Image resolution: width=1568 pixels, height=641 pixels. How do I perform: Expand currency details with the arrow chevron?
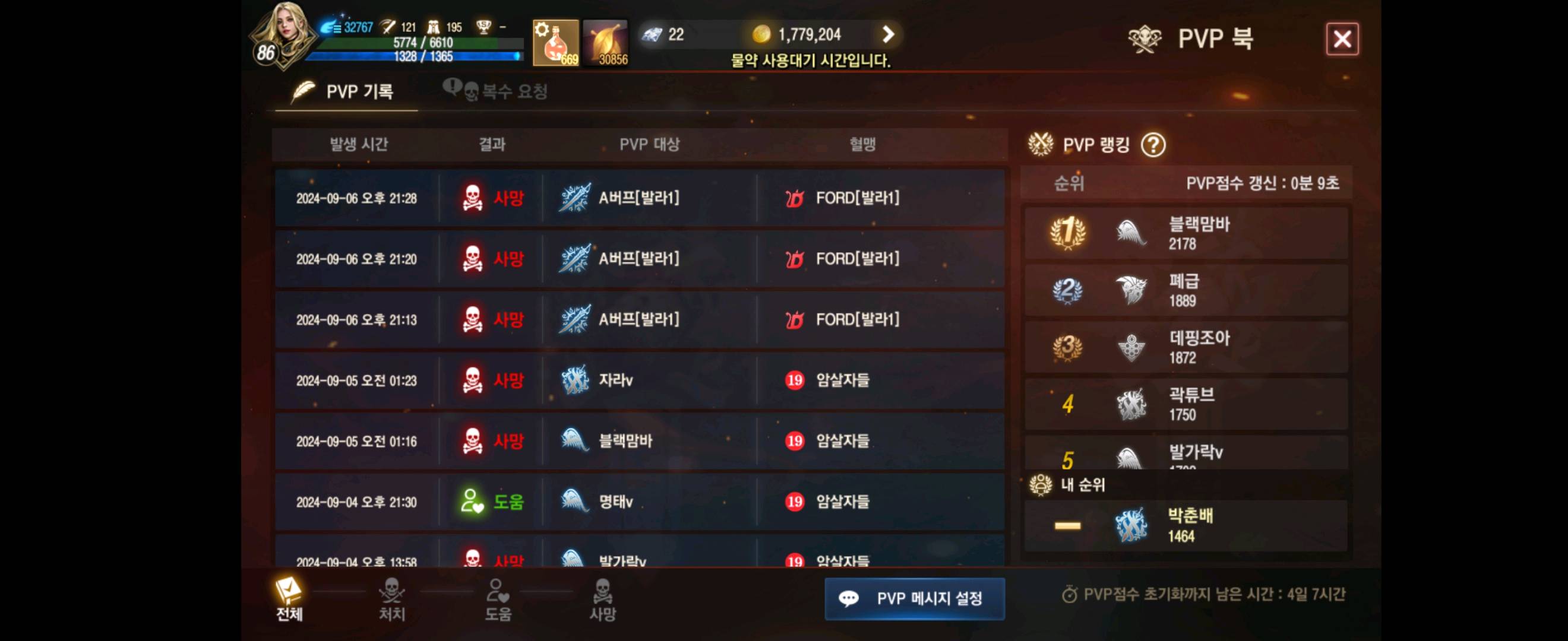(889, 34)
